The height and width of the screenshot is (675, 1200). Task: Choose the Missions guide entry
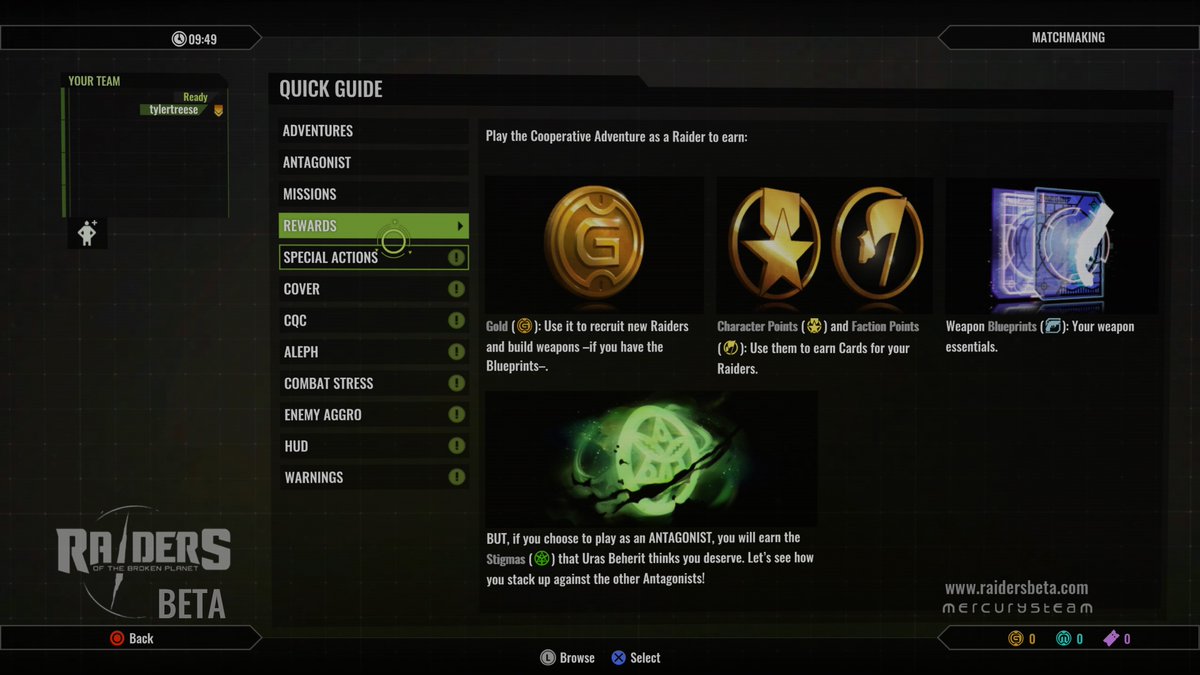point(372,194)
